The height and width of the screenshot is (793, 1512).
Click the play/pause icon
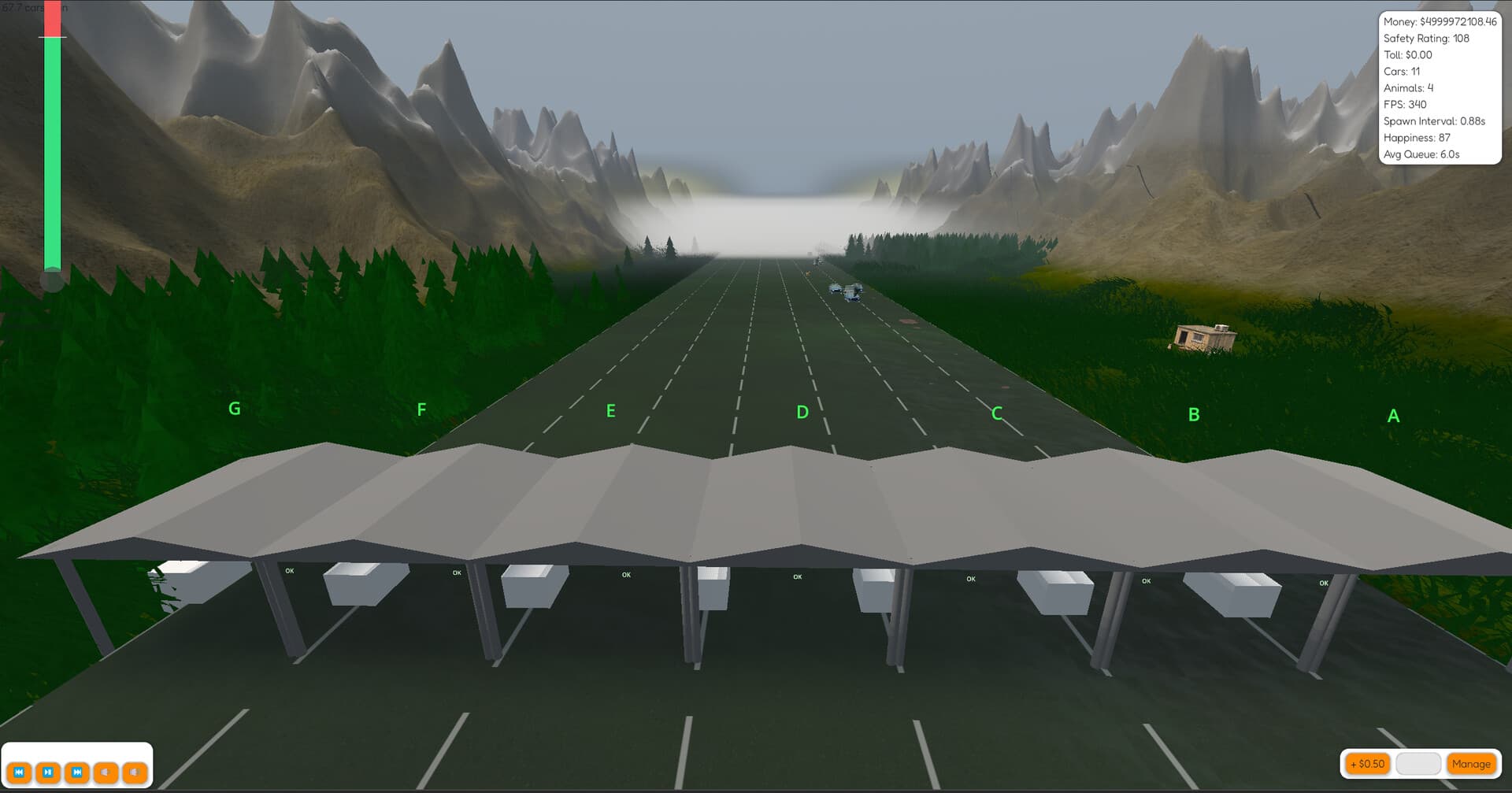click(47, 773)
